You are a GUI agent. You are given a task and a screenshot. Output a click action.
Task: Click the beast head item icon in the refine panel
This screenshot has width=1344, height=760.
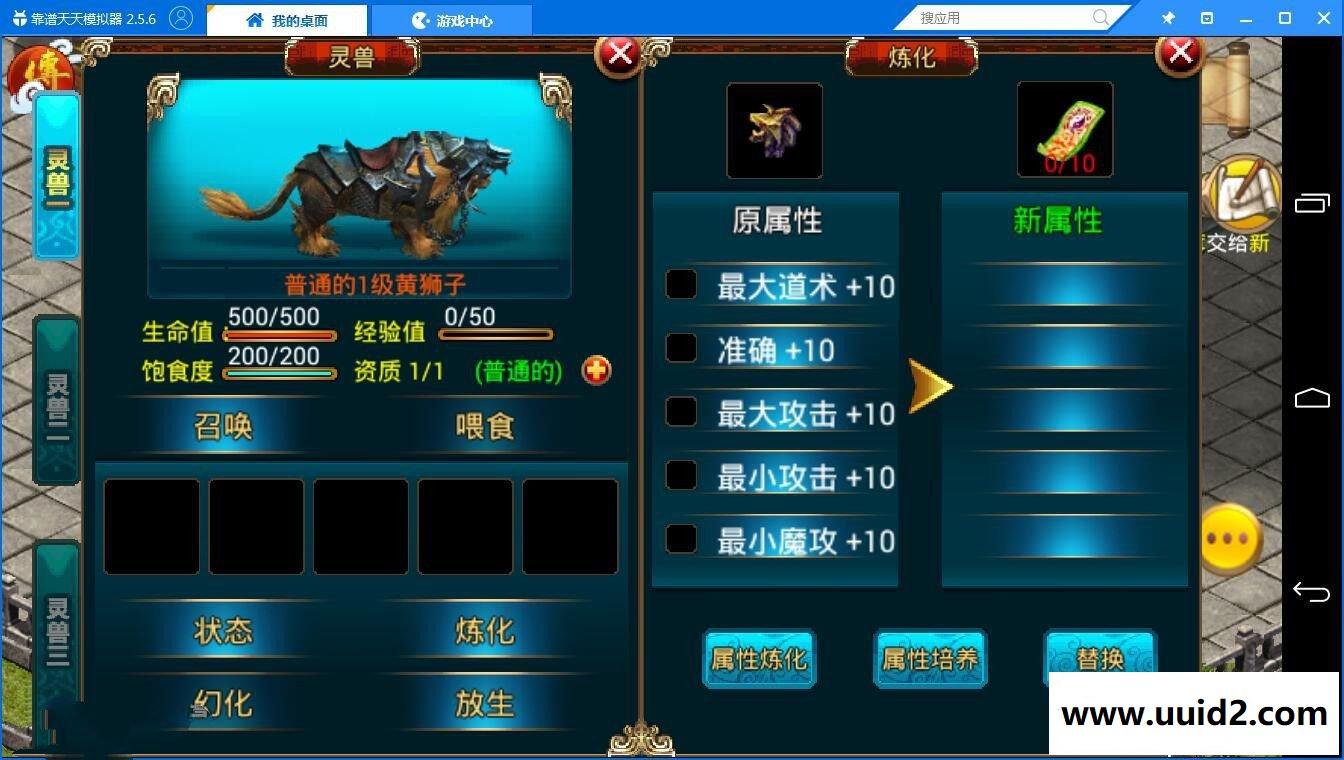click(774, 129)
